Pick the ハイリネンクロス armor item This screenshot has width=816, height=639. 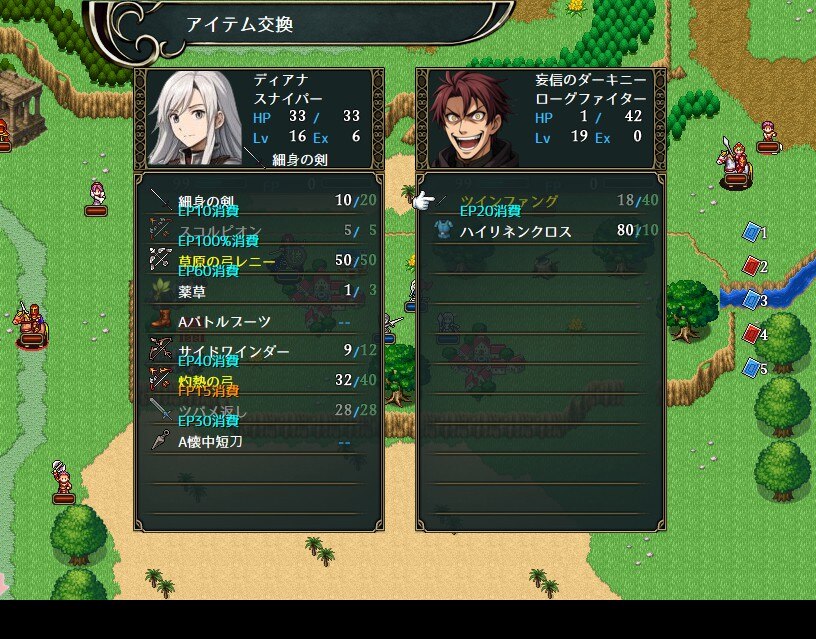(540, 231)
